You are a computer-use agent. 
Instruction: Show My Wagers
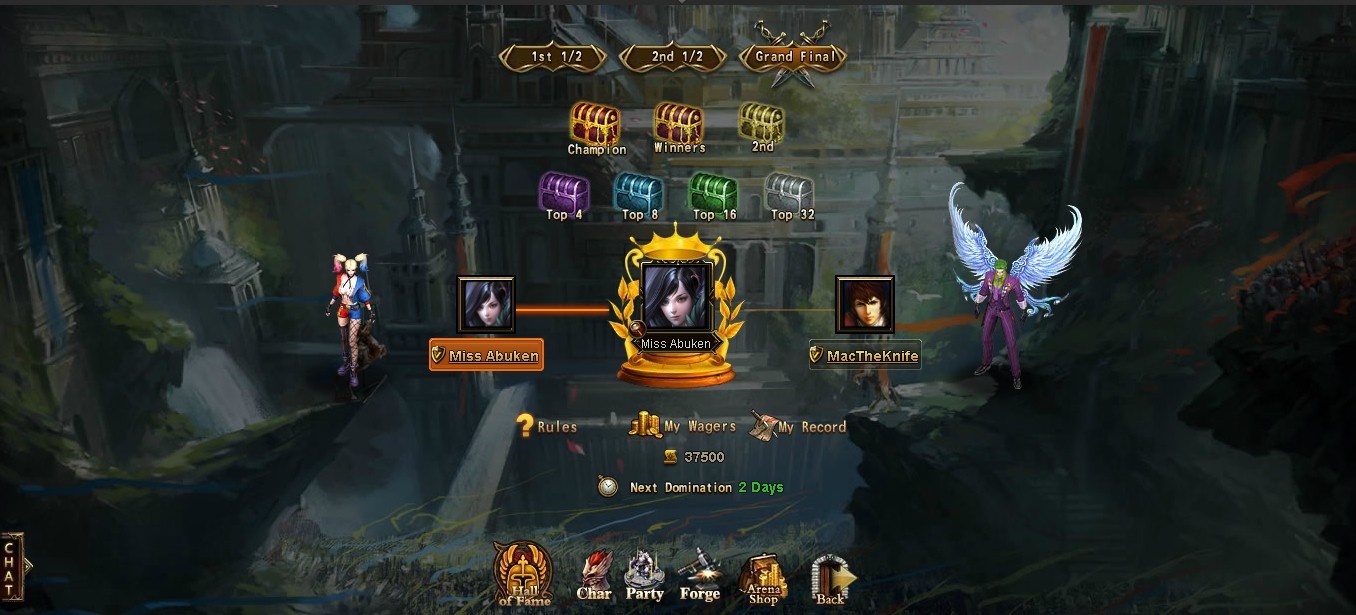[683, 426]
